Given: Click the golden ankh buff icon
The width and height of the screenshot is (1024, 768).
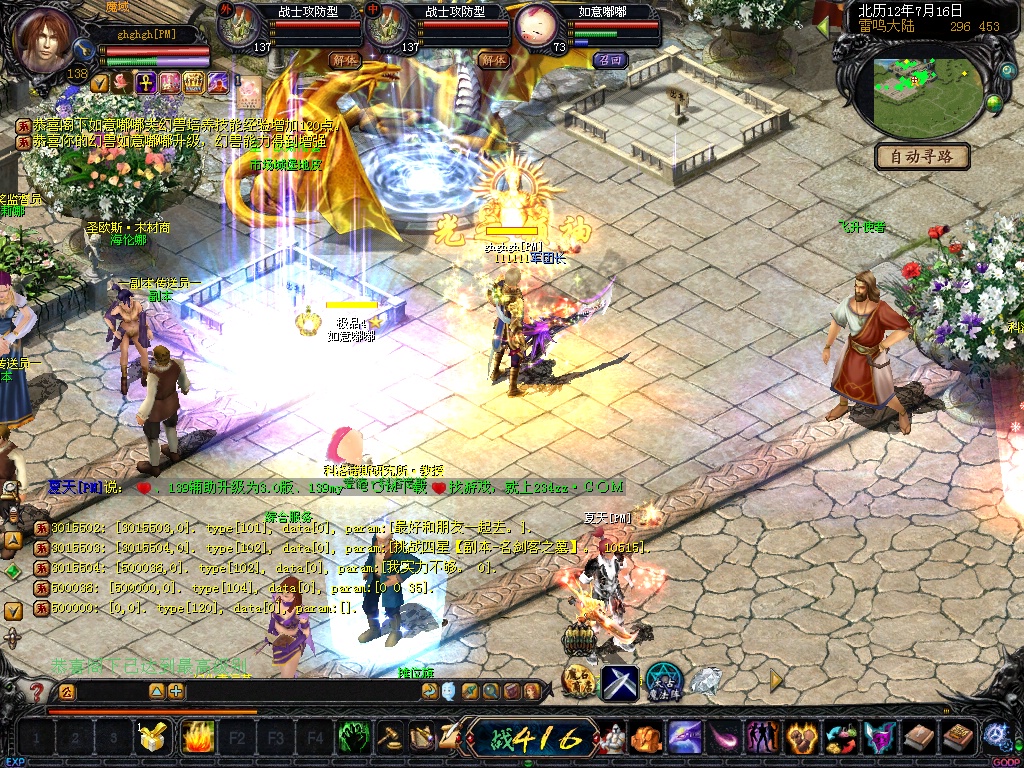Looking at the screenshot, I should tap(145, 83).
